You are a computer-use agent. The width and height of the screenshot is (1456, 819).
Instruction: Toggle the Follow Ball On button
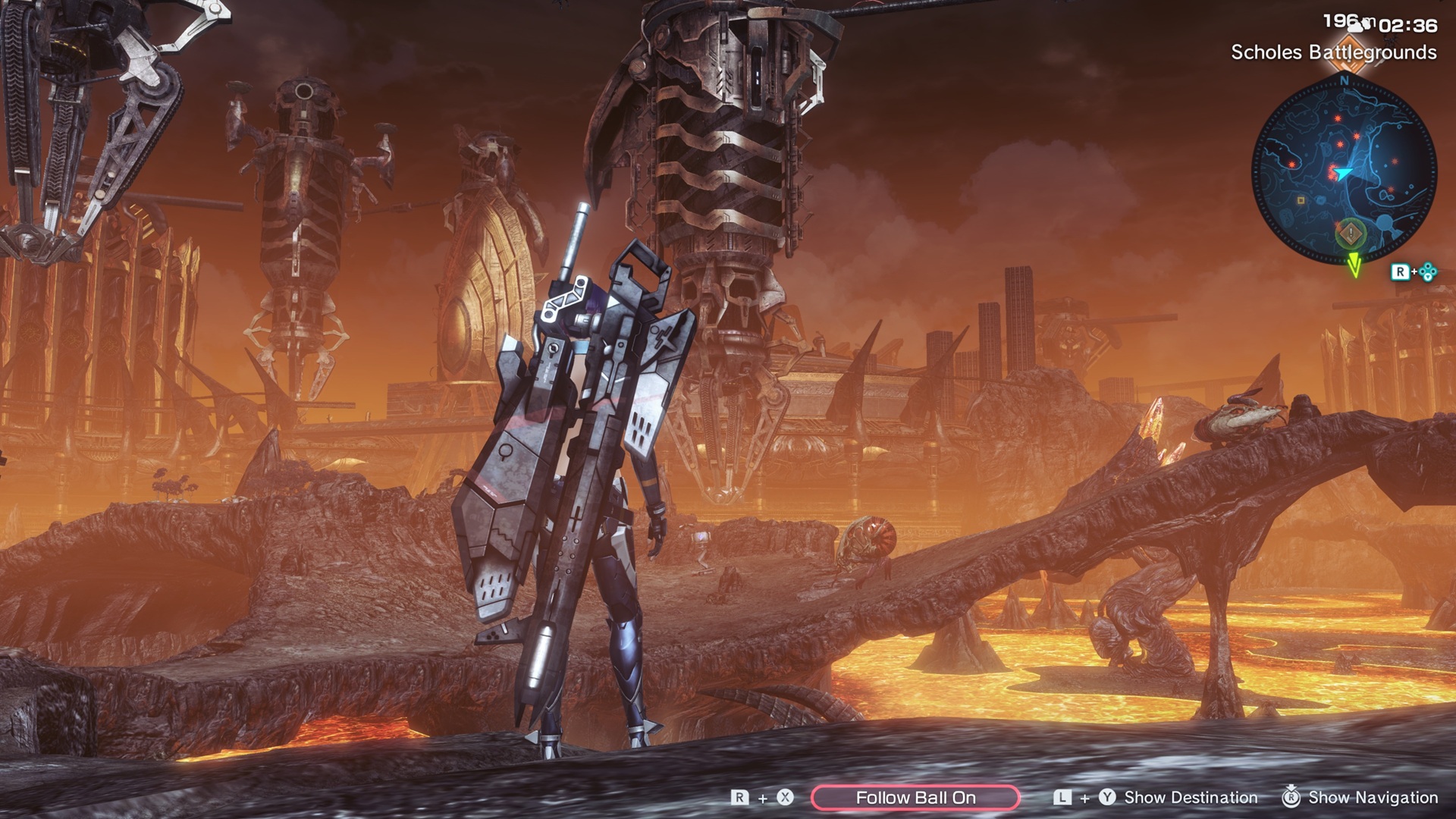[915, 797]
